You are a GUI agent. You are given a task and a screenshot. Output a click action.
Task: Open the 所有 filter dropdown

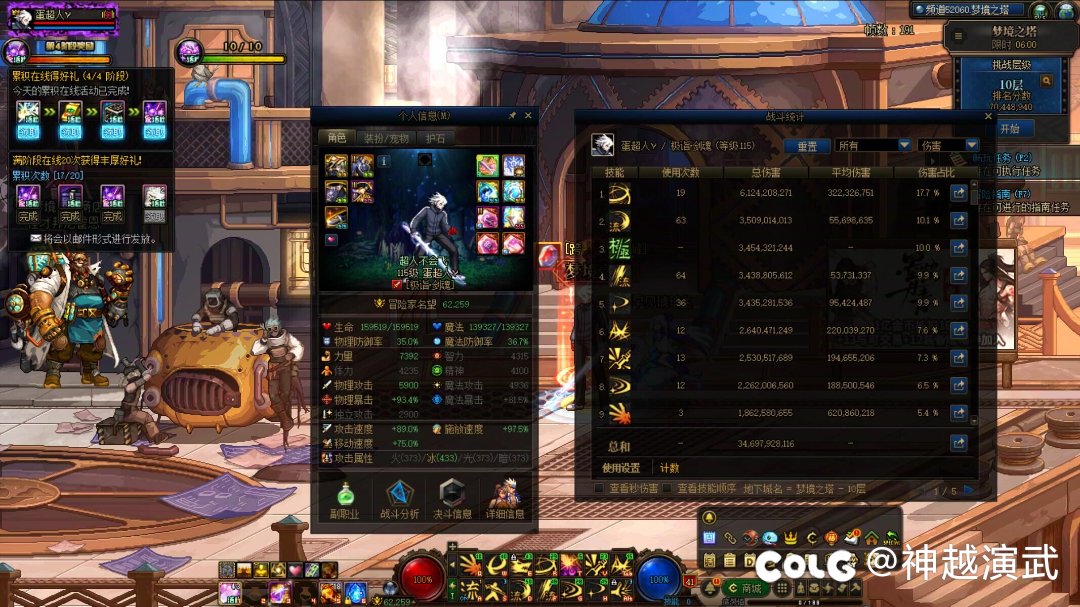pyautogui.click(x=873, y=145)
